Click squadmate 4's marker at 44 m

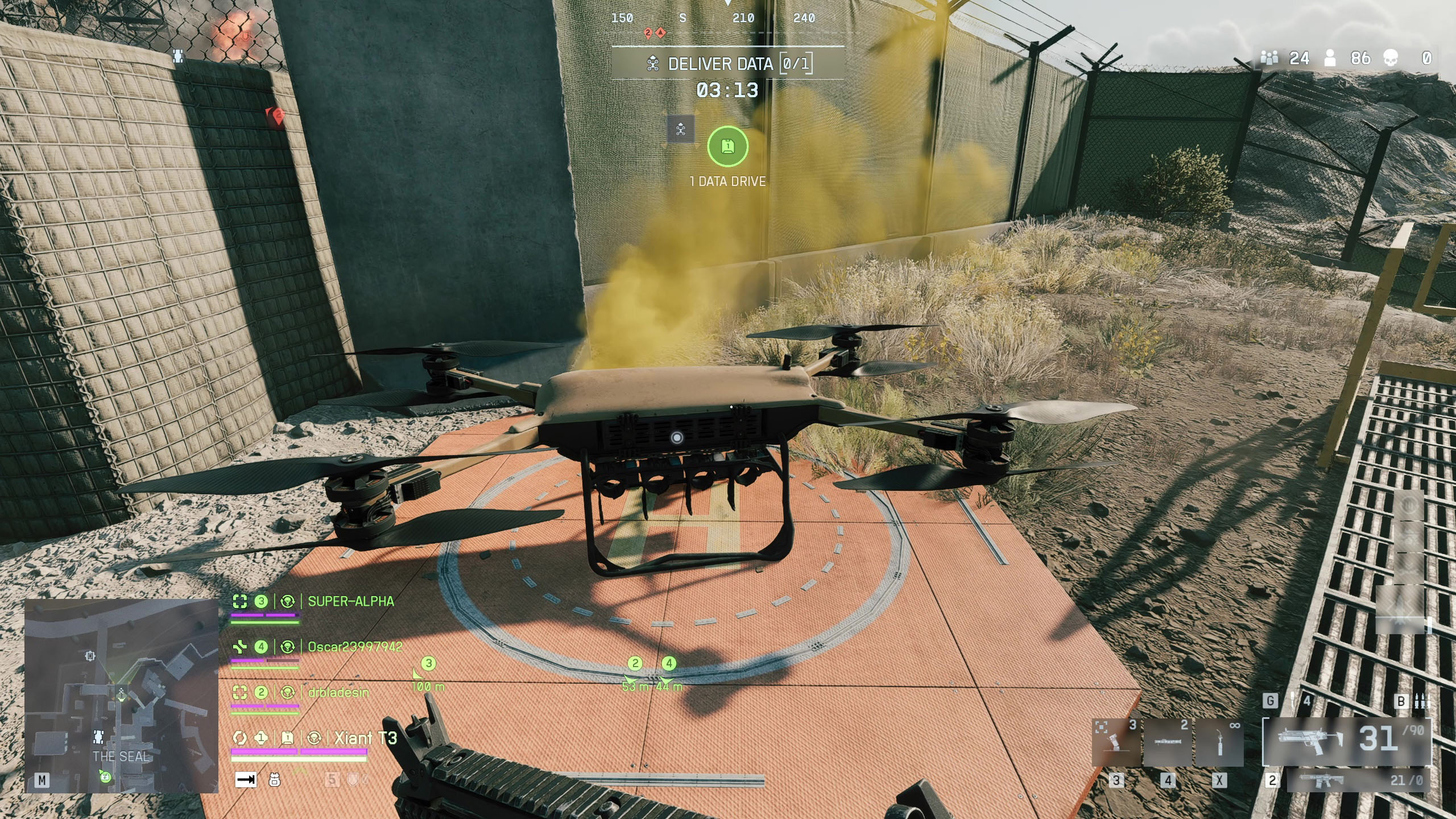point(669,664)
